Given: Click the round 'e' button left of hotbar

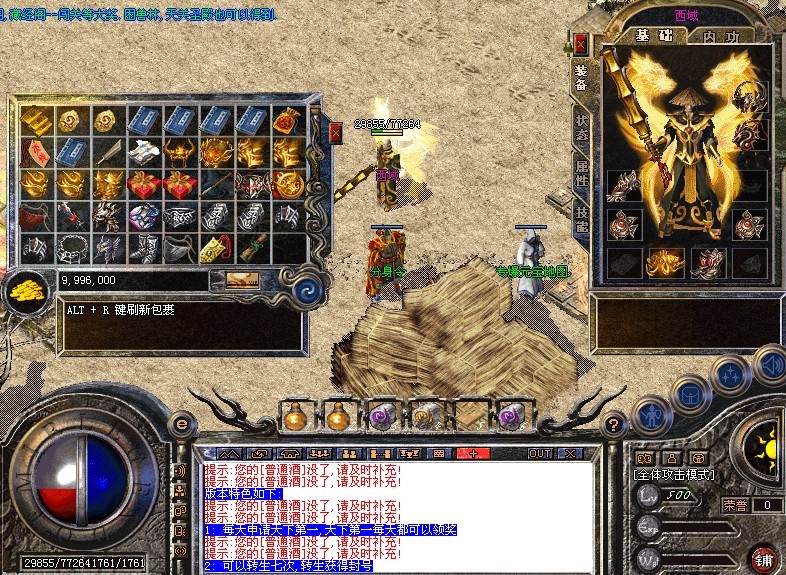Looking at the screenshot, I should [182, 423].
